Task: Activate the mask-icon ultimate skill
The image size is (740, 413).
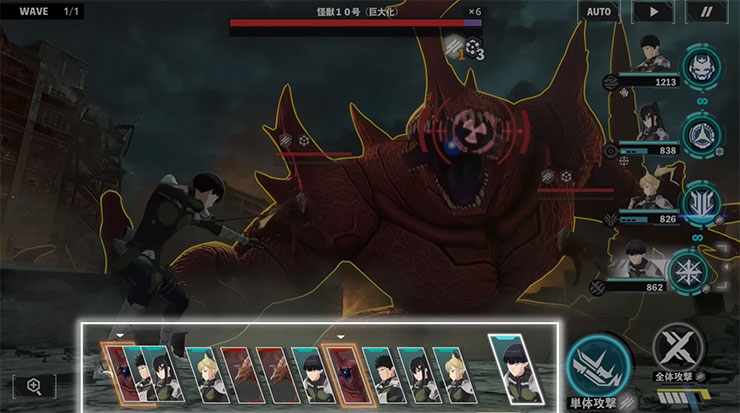Action: pos(700,68)
